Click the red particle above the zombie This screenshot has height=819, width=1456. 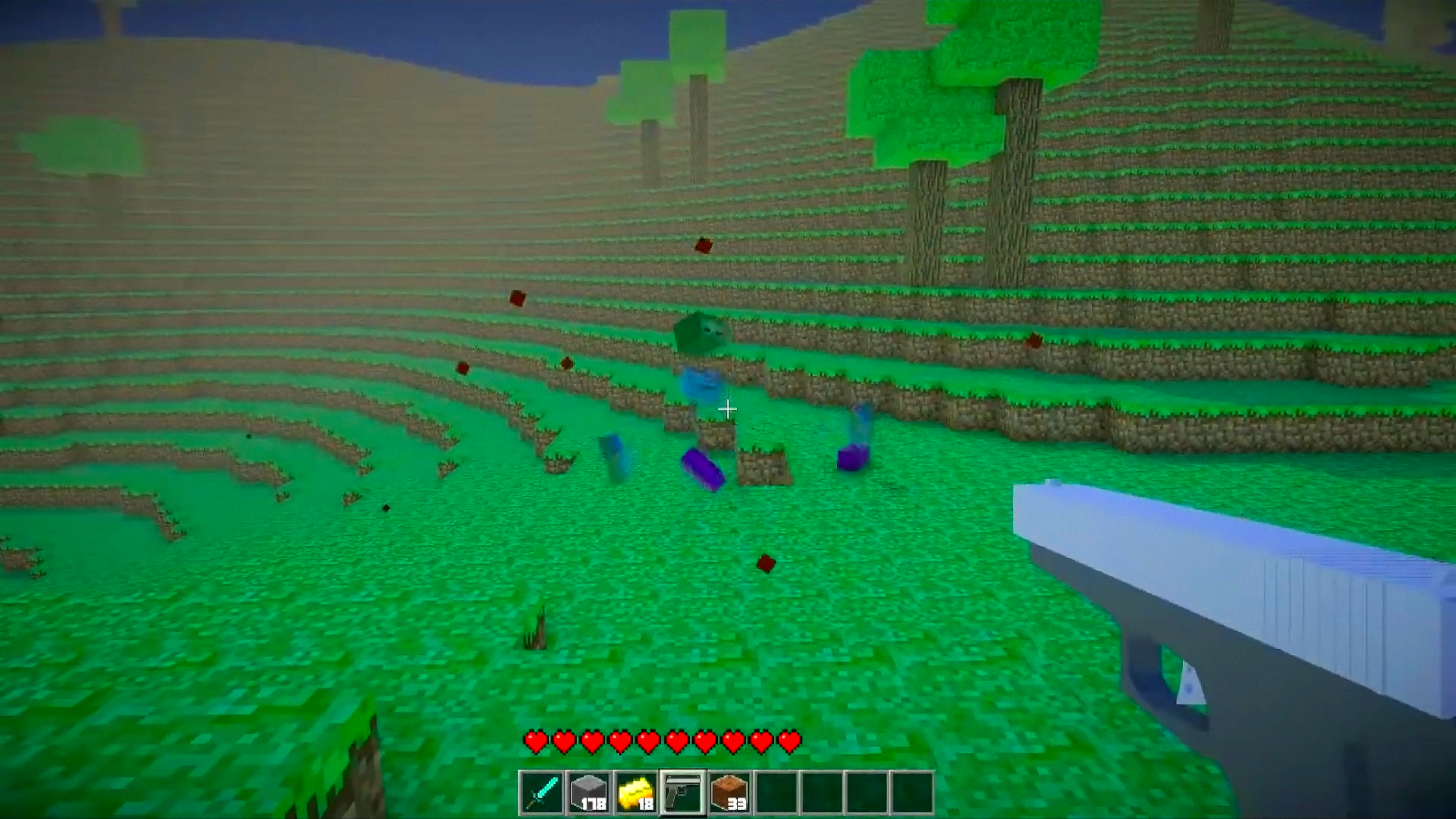(701, 246)
